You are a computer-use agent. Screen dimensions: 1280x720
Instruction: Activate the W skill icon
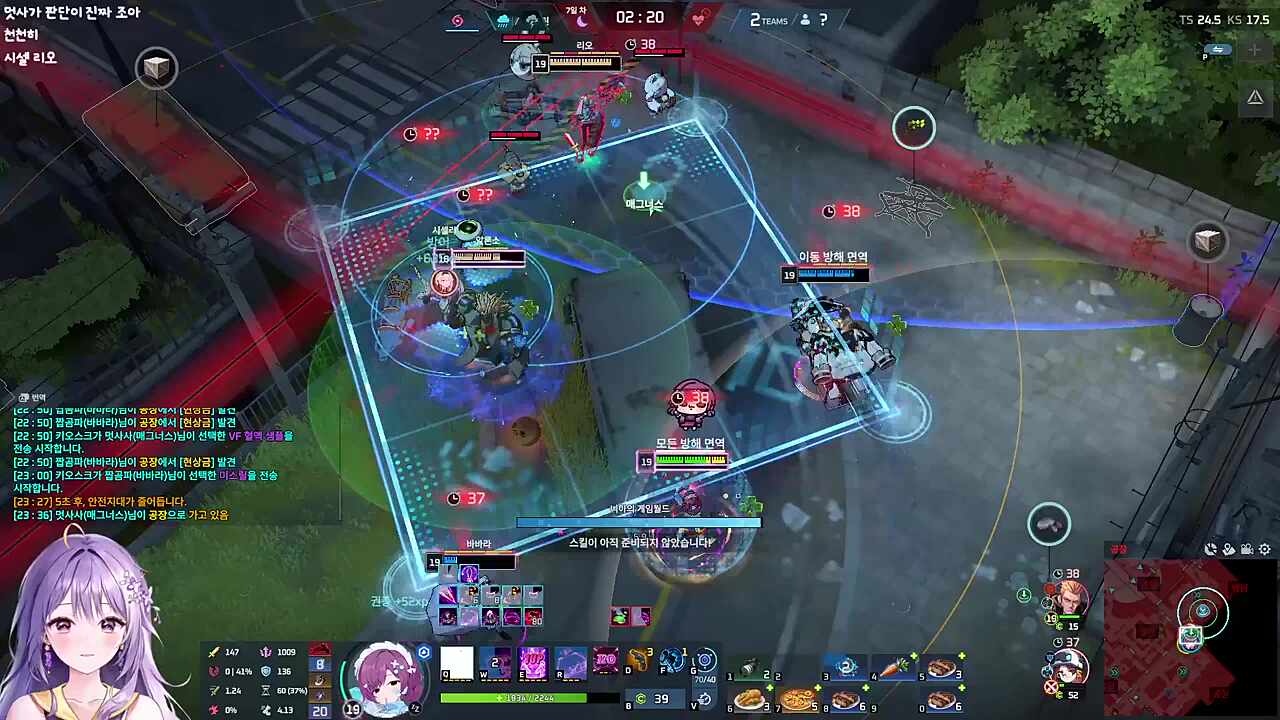click(x=495, y=663)
